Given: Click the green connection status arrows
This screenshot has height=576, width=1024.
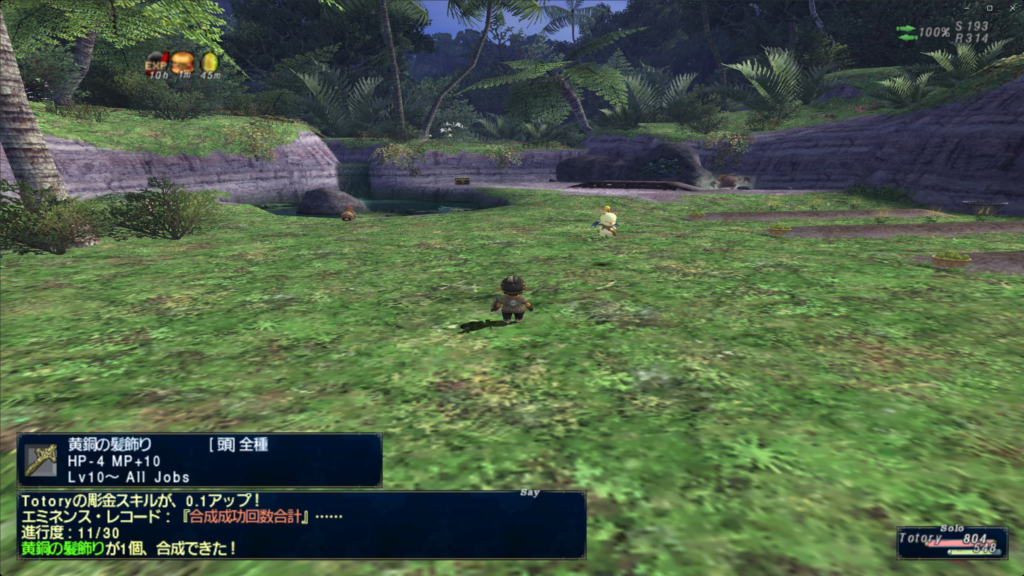Looking at the screenshot, I should click(907, 32).
